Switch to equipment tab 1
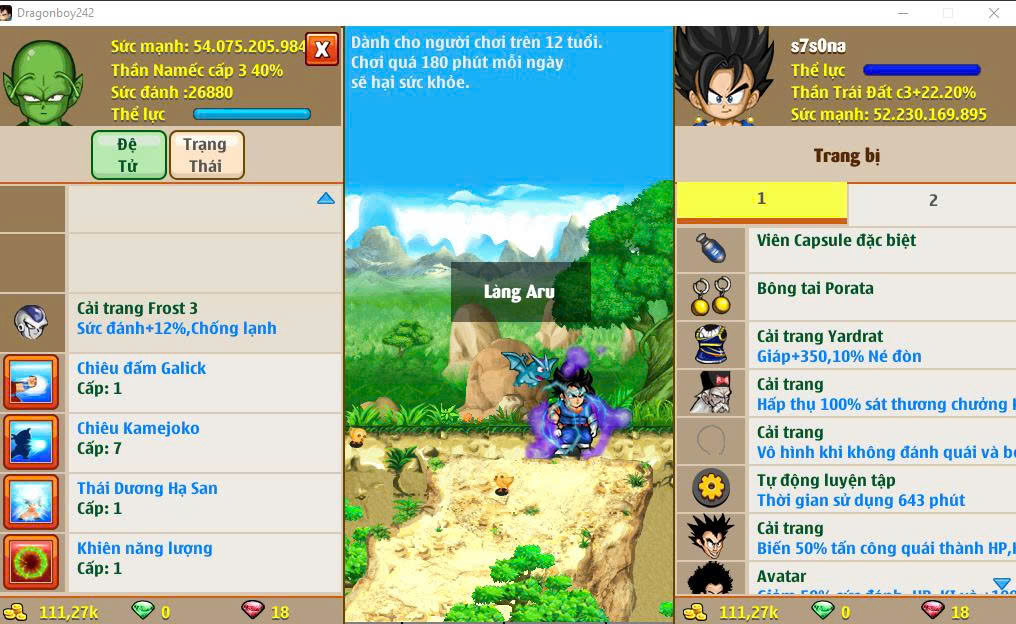 click(761, 200)
